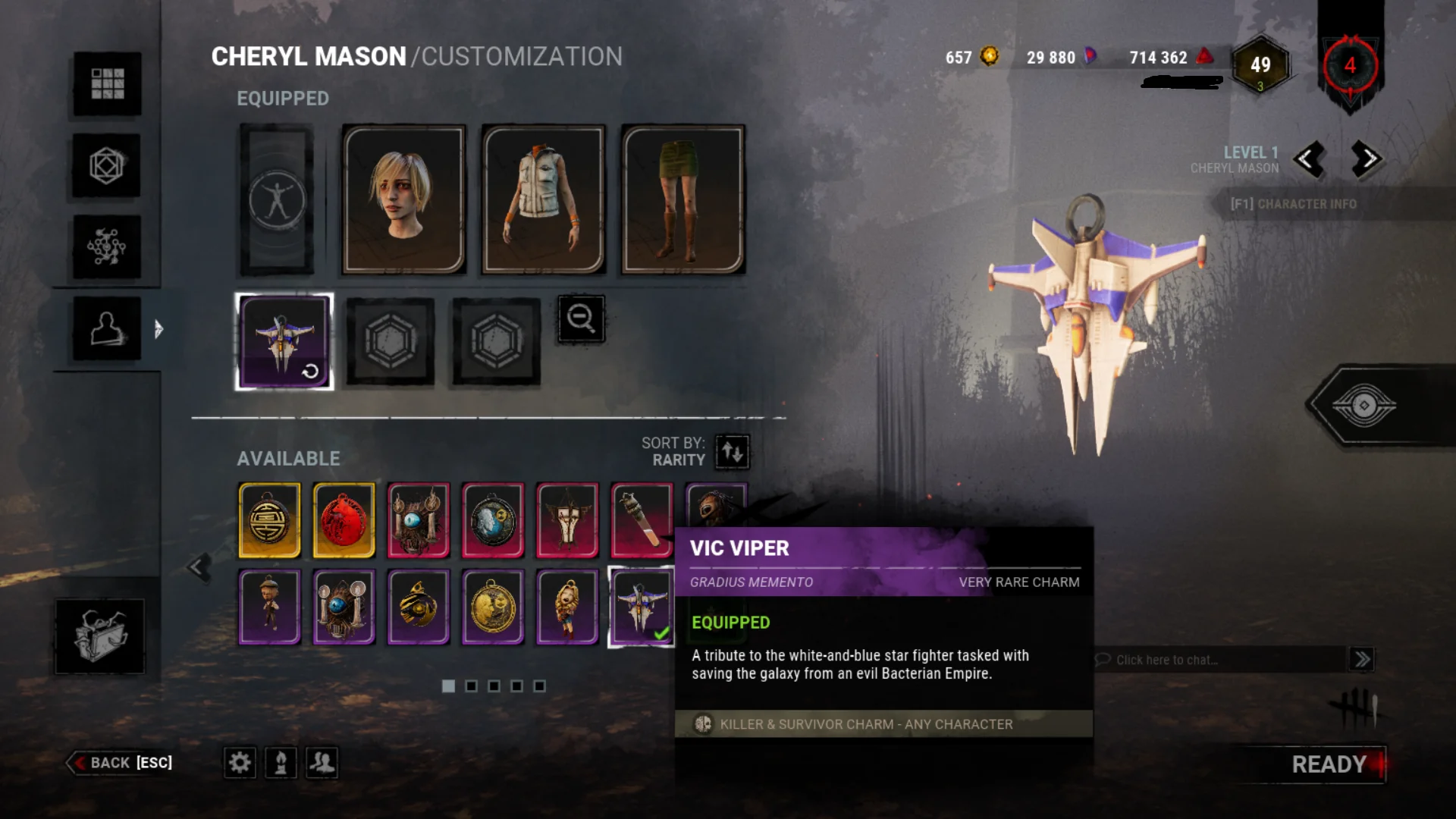Click the equipped Vic Viper charm slot

pyautogui.click(x=284, y=341)
